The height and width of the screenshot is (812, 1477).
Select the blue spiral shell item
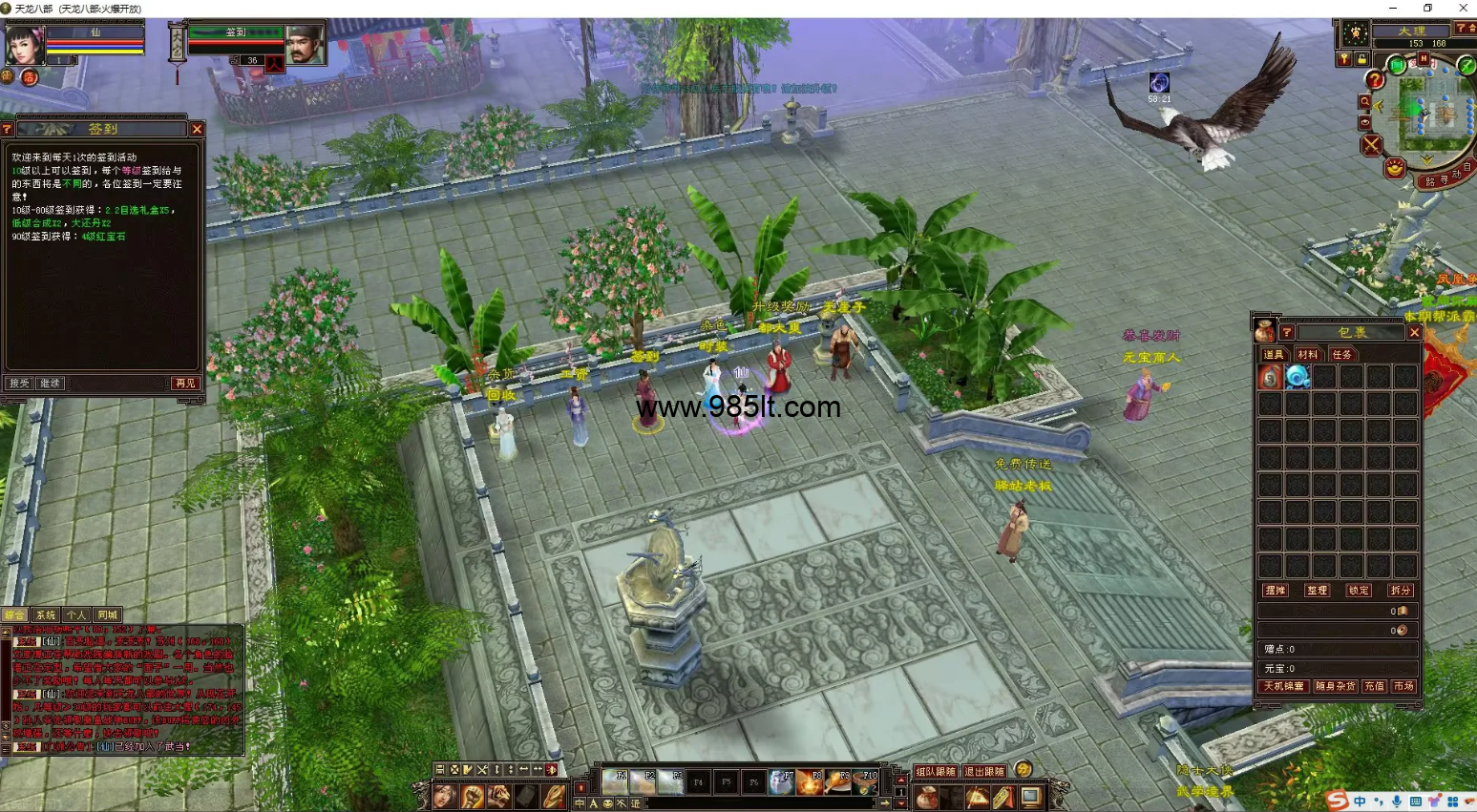(x=1297, y=377)
